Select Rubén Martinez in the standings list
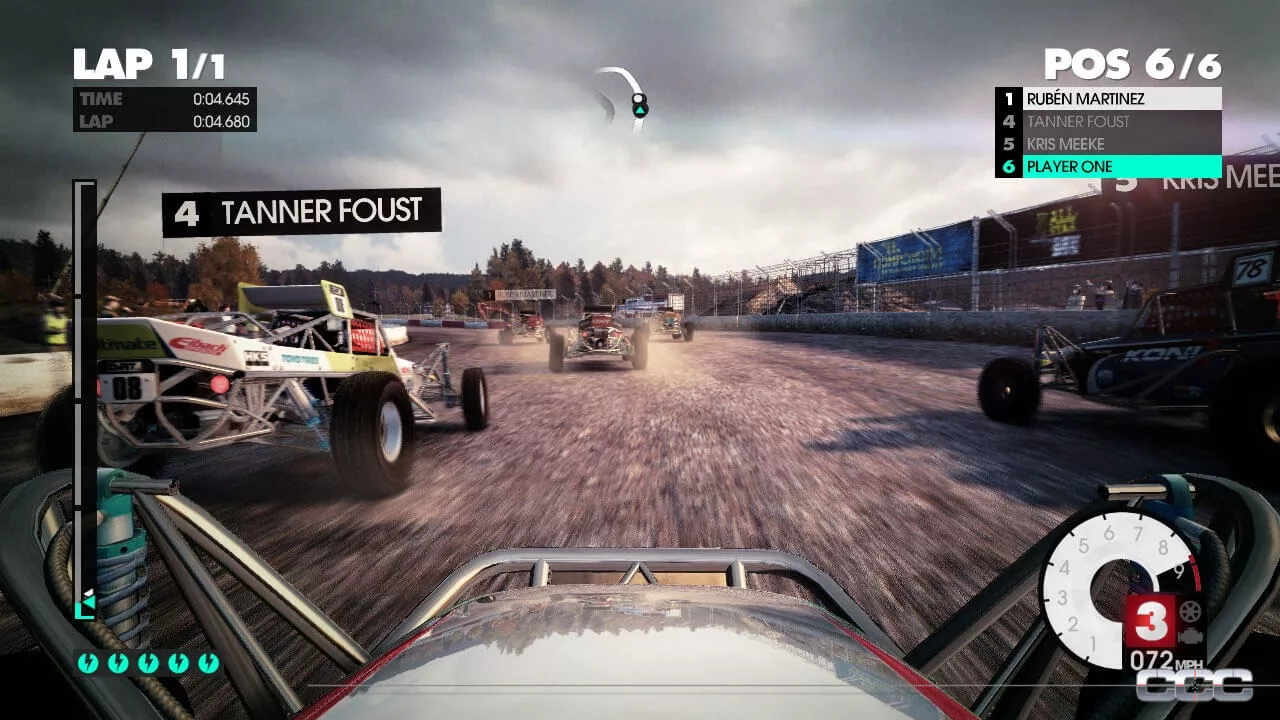 (1108, 99)
